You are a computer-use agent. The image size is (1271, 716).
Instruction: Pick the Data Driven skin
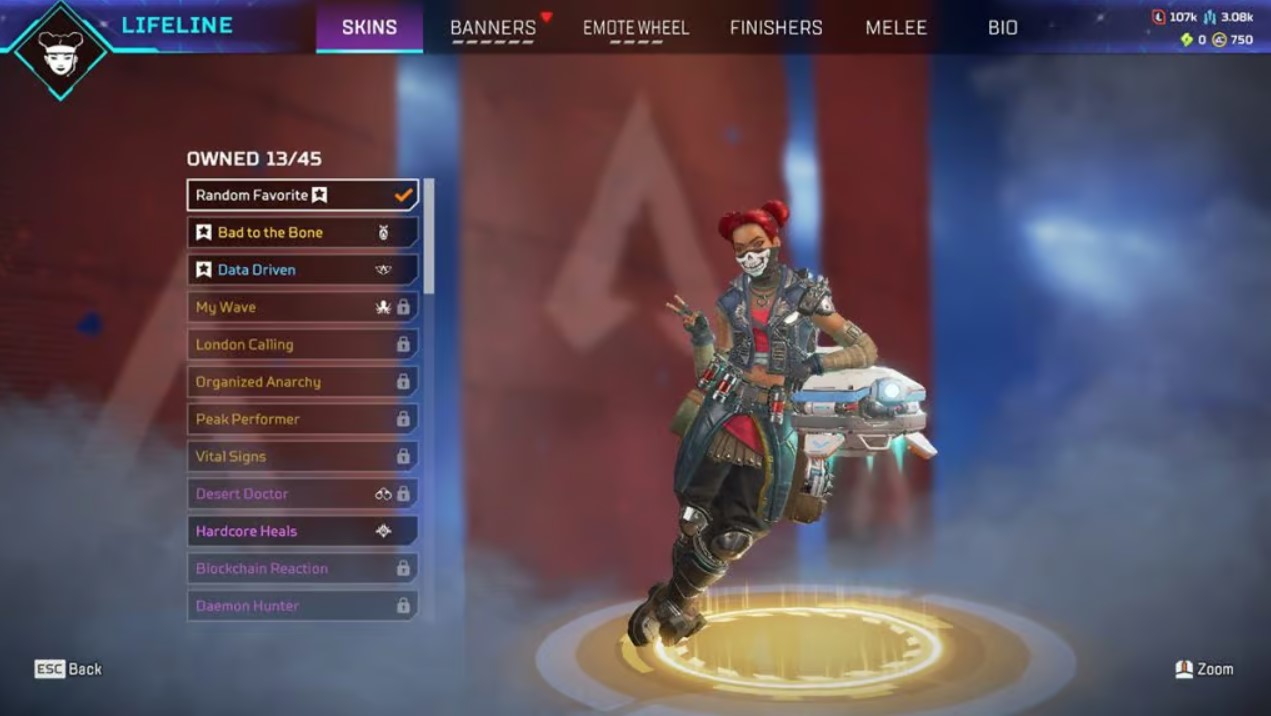(302, 270)
